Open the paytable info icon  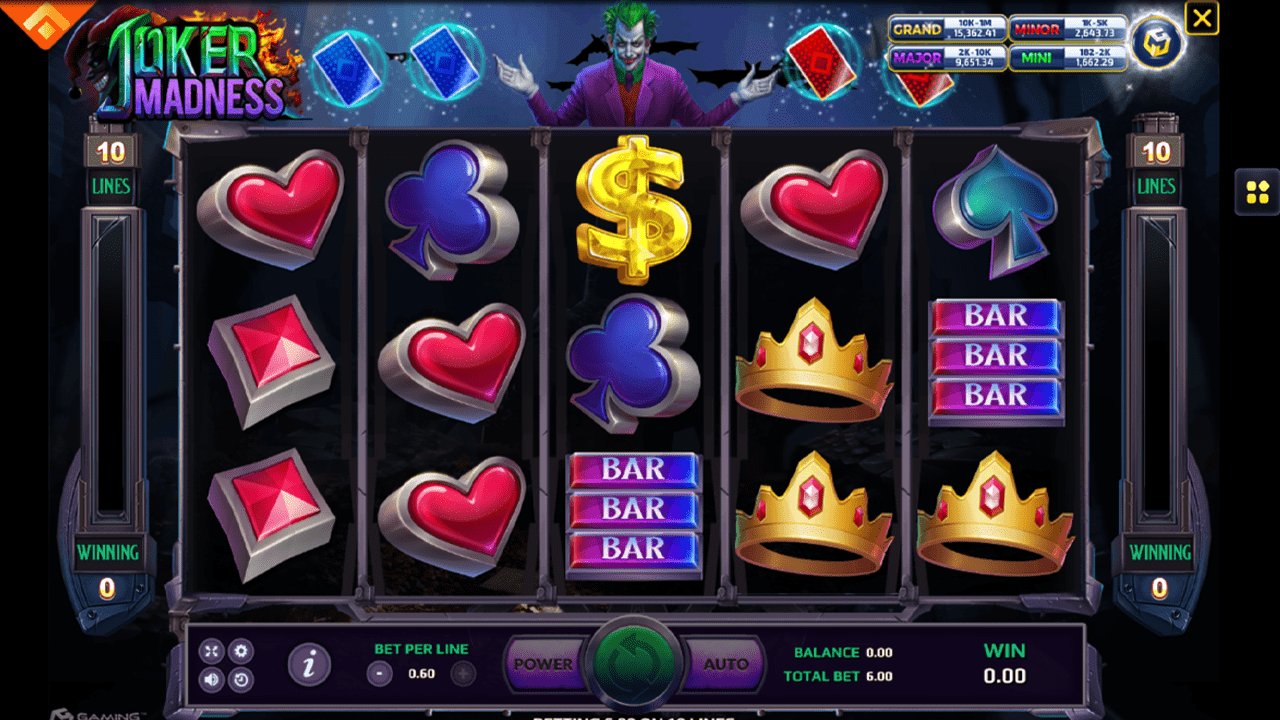coord(310,665)
